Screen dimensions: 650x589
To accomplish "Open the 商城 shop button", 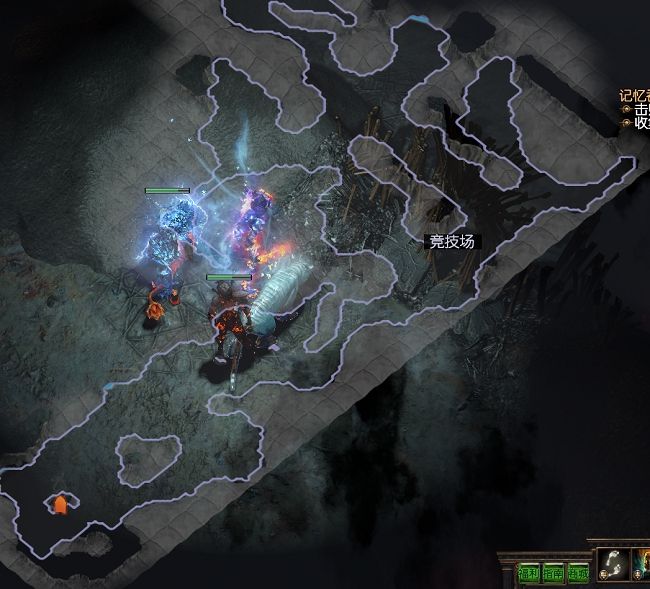I will click(x=578, y=573).
